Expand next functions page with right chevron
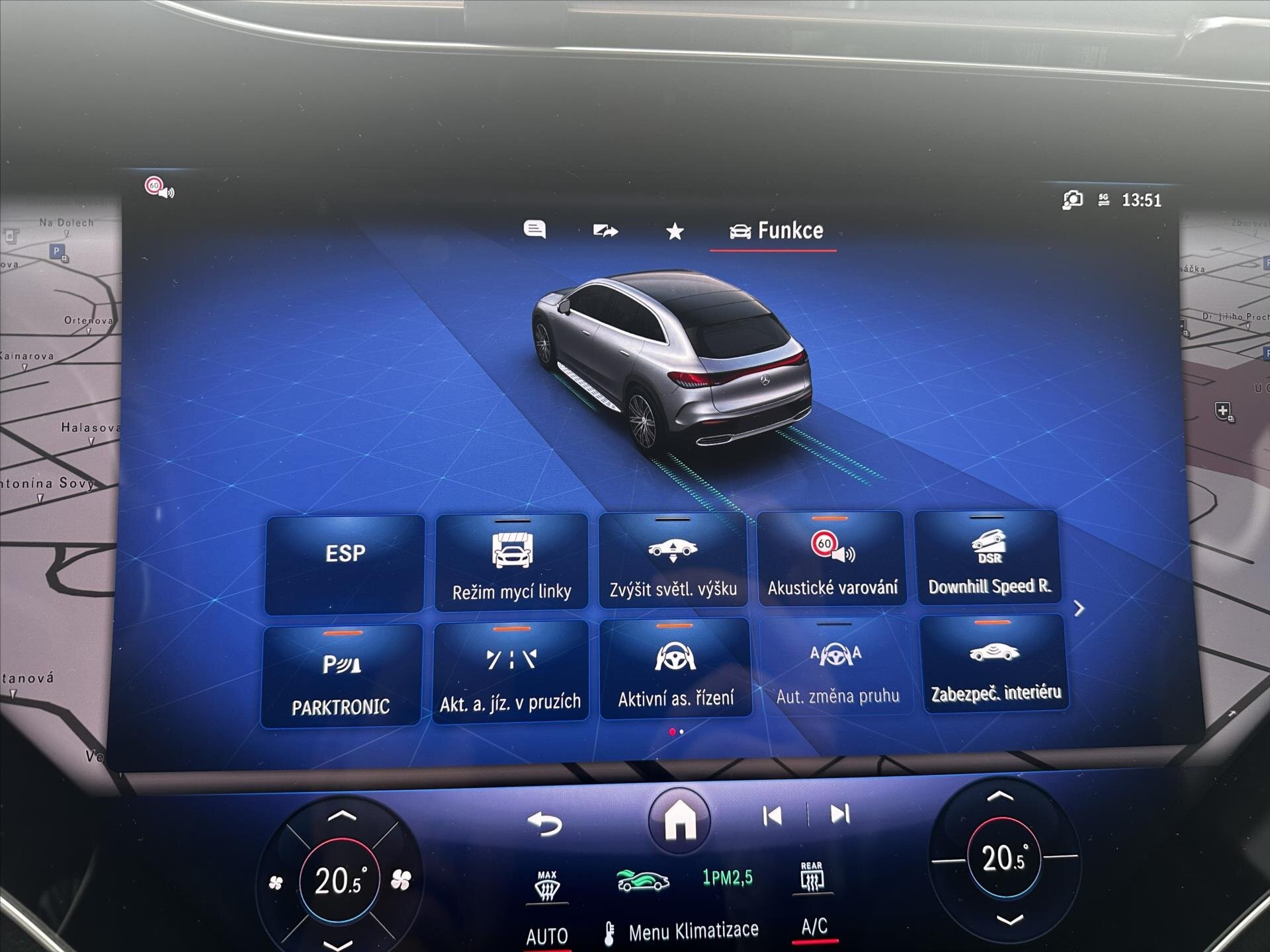1270x952 pixels. click(1079, 608)
